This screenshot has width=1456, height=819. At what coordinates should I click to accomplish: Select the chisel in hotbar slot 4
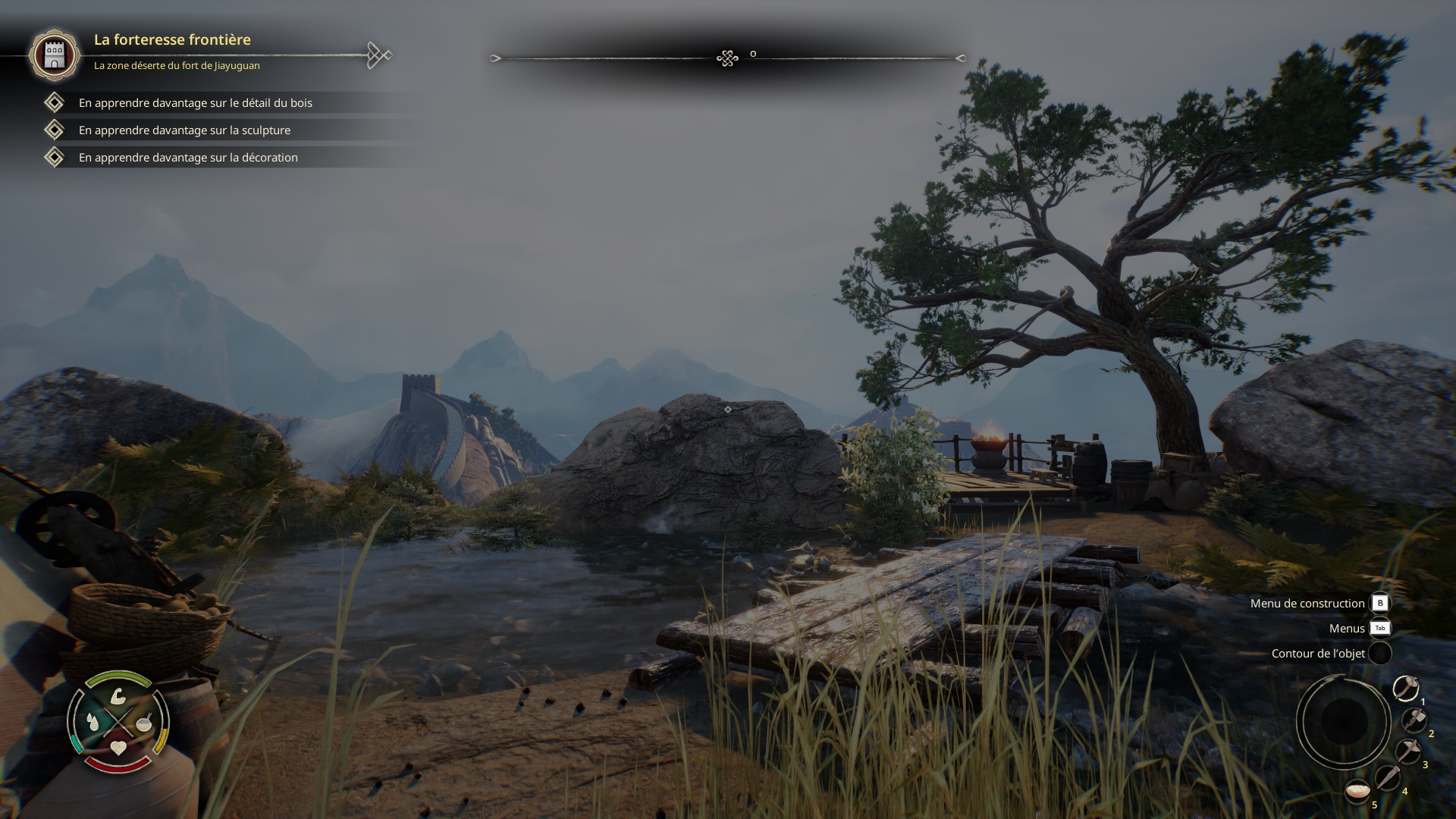pos(1388,778)
